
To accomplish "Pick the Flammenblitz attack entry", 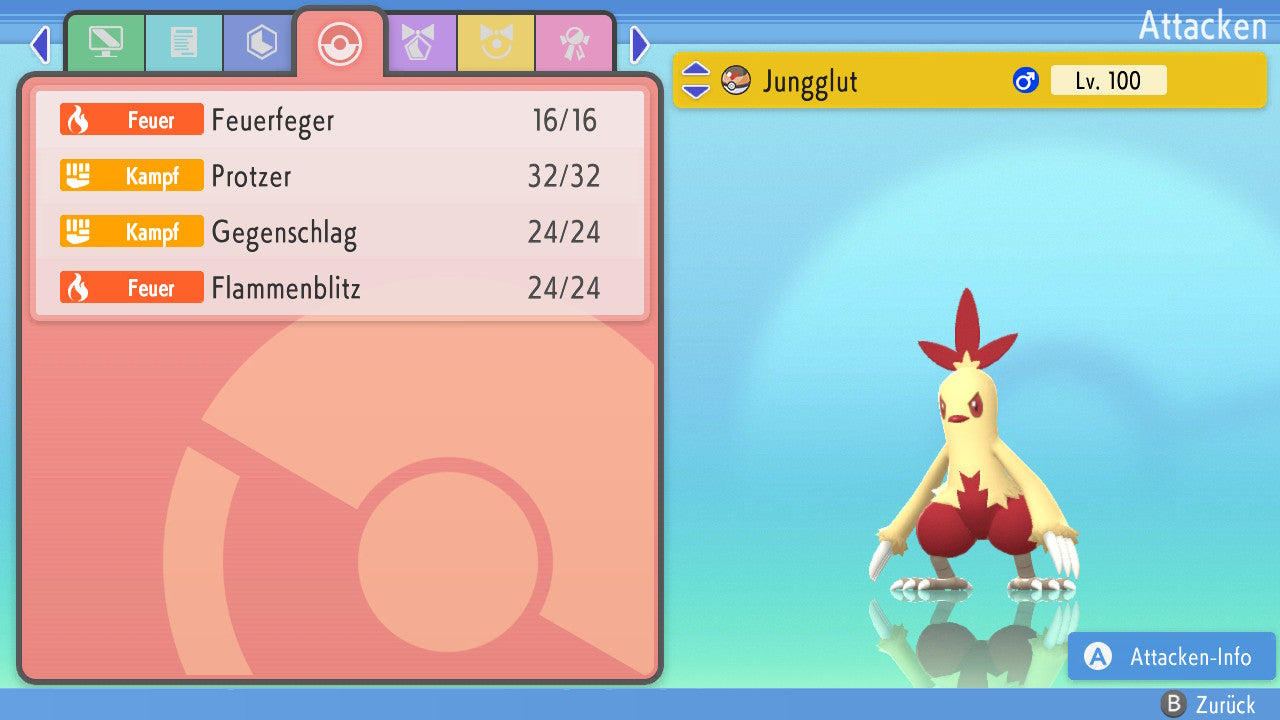I will pyautogui.click(x=340, y=289).
